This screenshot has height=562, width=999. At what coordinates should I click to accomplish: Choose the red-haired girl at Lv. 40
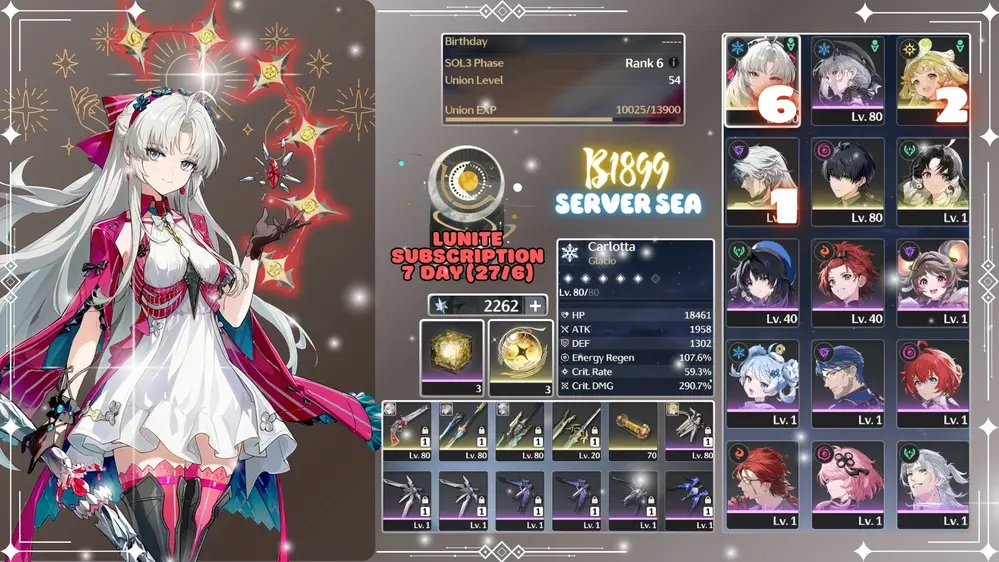pos(848,282)
